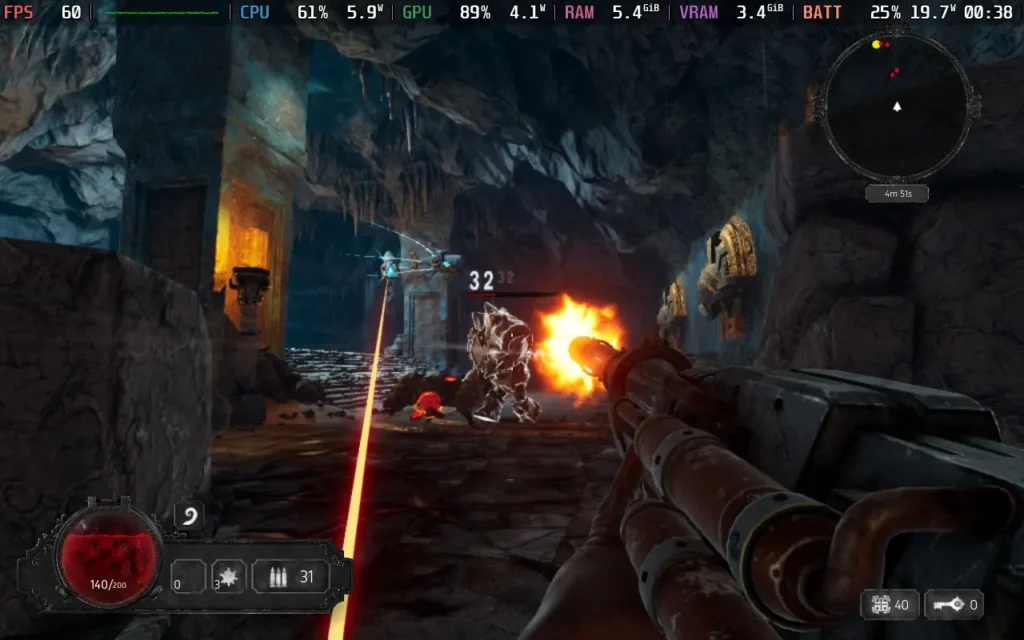Click the circular minimap
Image resolution: width=1024 pixels, height=640 pixels.
(x=896, y=105)
